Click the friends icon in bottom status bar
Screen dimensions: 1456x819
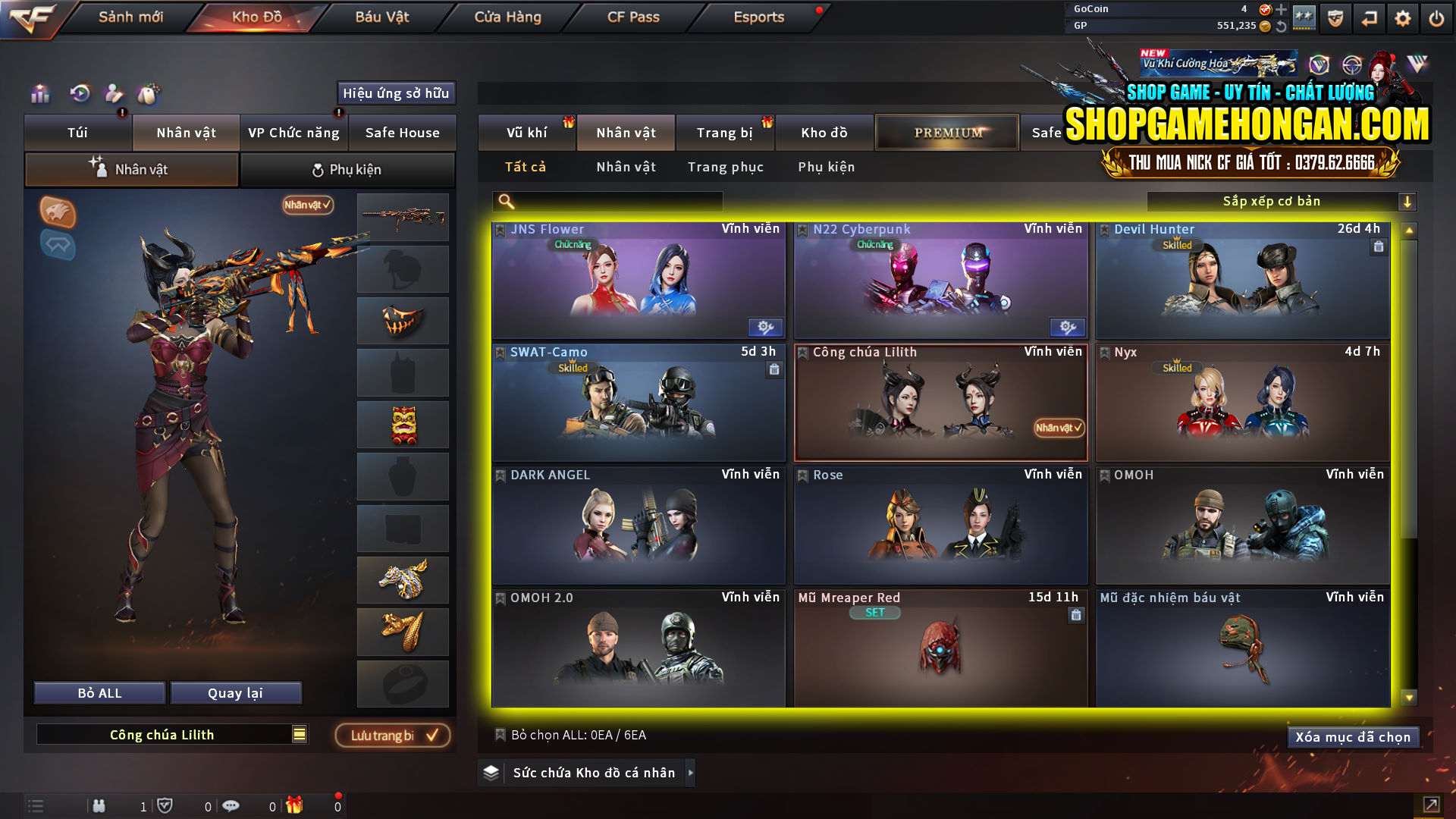point(99,806)
